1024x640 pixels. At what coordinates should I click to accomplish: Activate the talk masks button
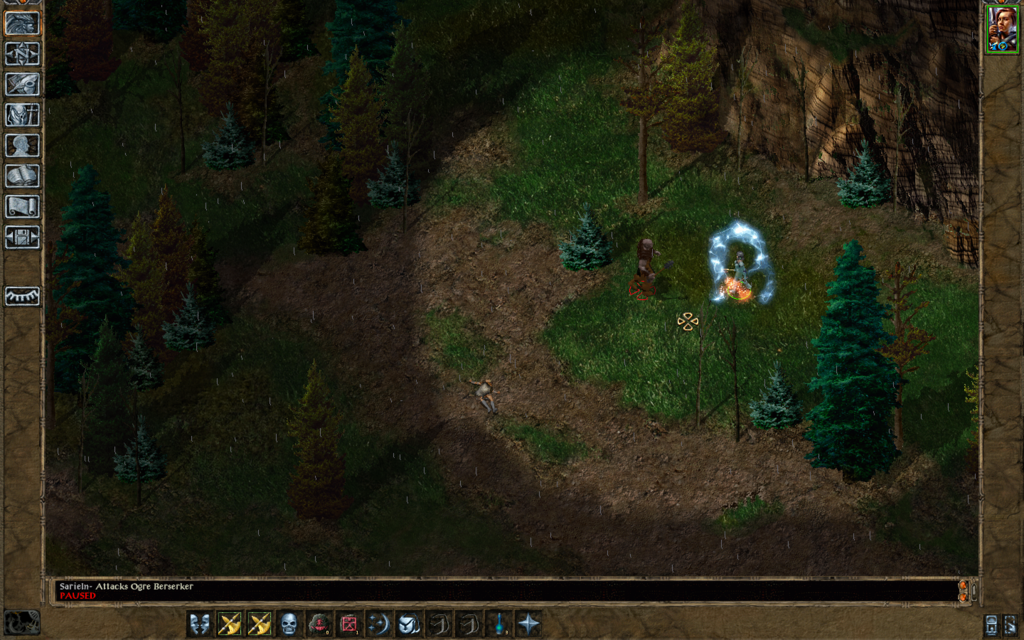[x=200, y=624]
